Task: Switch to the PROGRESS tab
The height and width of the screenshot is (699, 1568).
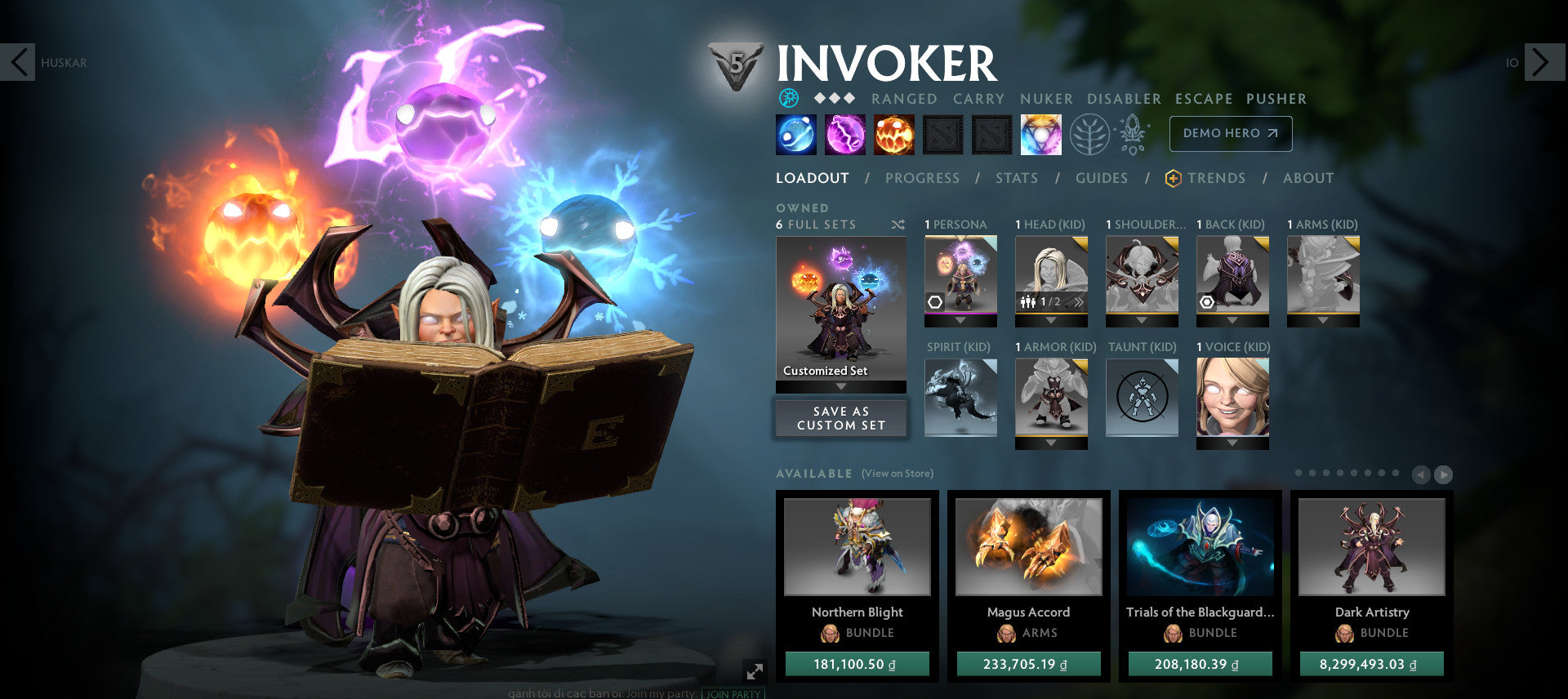Action: tap(922, 178)
